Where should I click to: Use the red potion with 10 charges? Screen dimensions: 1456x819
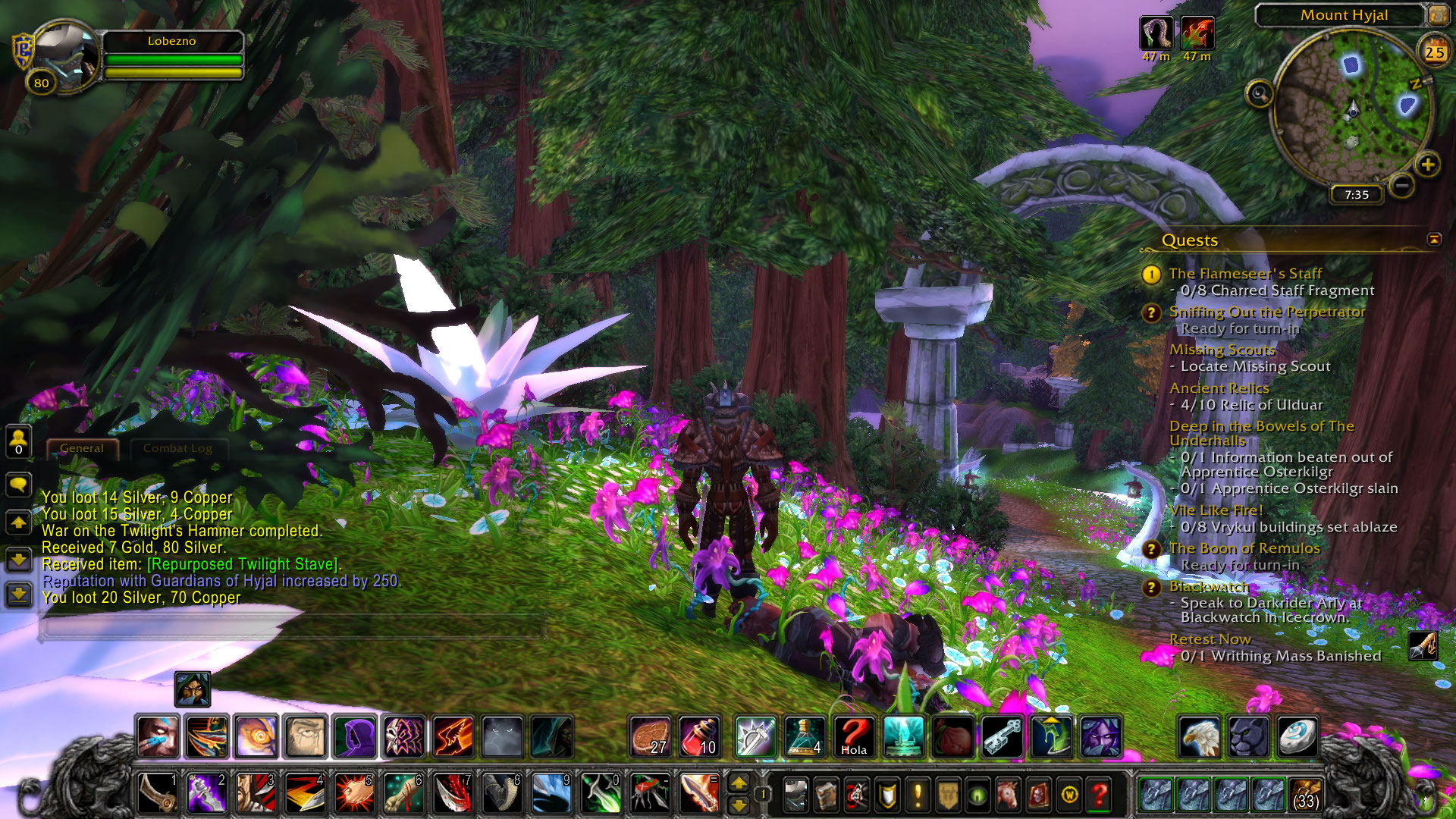tap(699, 736)
